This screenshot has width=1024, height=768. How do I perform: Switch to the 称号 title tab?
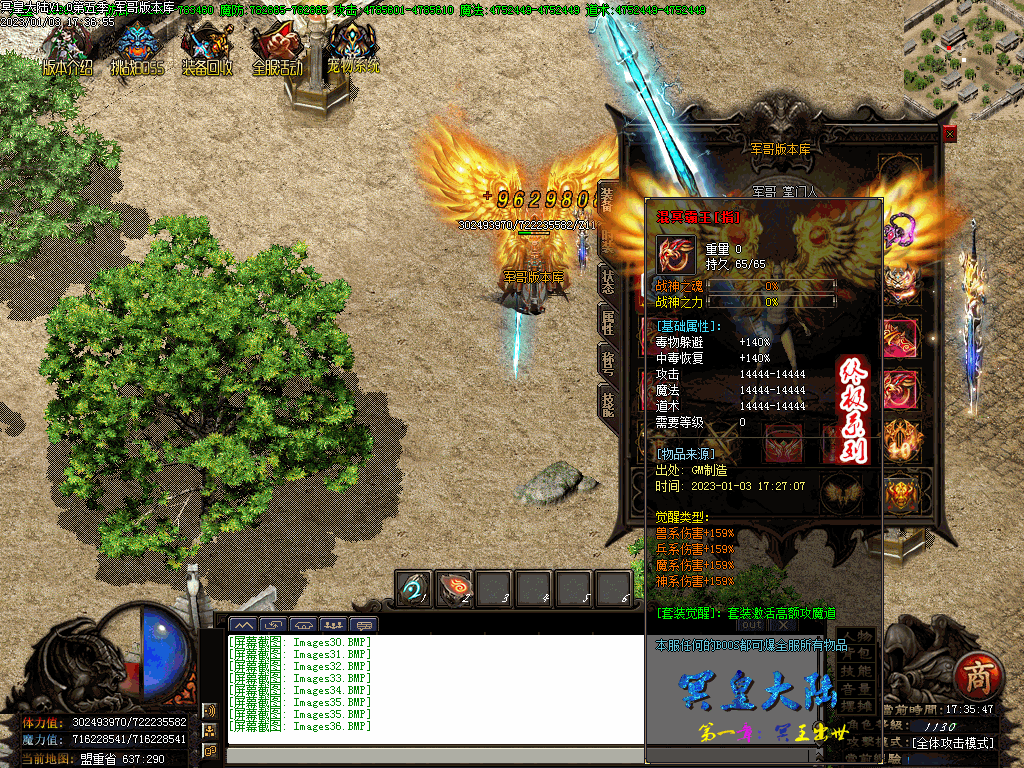607,362
